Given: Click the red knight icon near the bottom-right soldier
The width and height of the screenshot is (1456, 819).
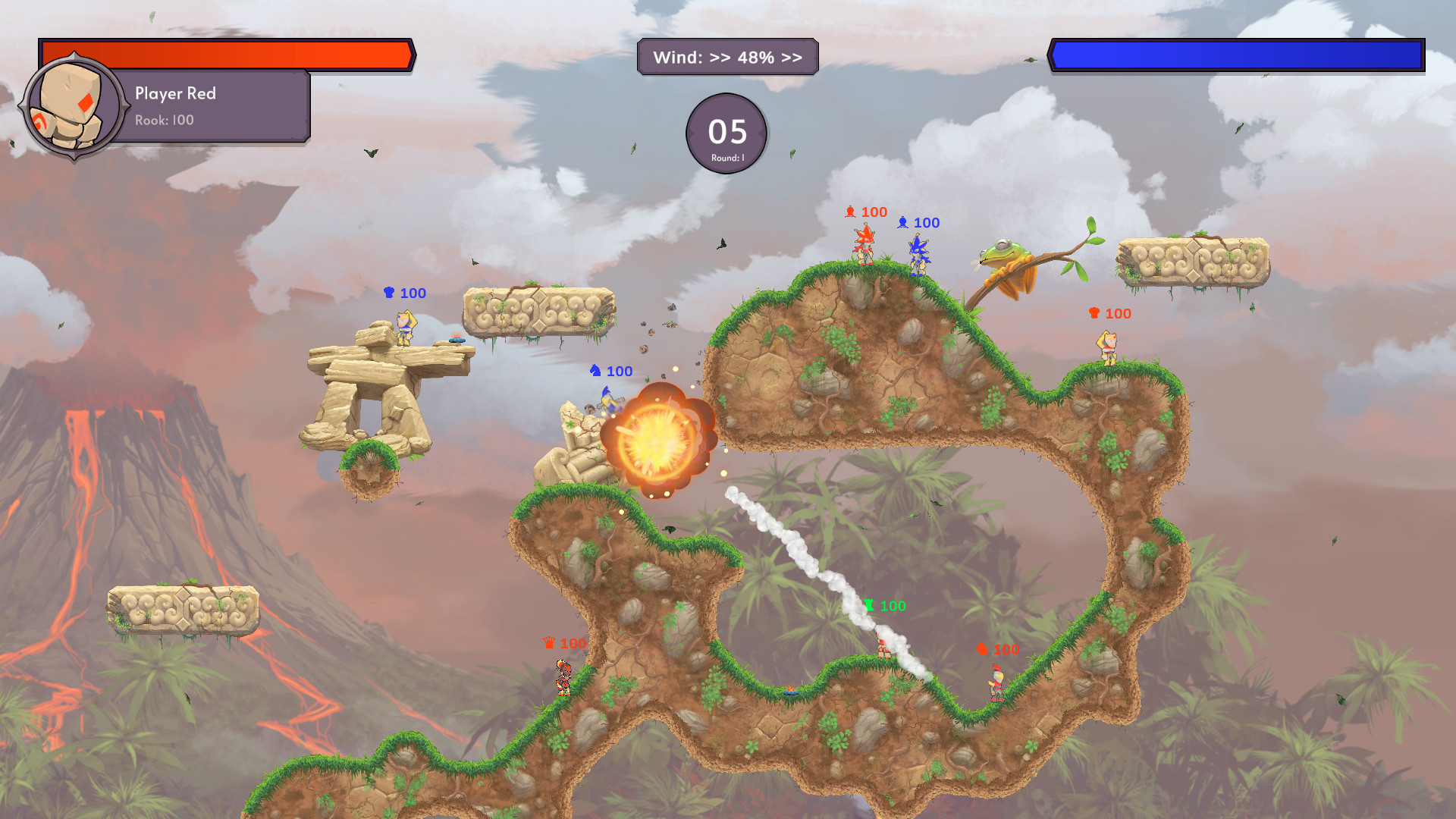Looking at the screenshot, I should click(x=981, y=649).
